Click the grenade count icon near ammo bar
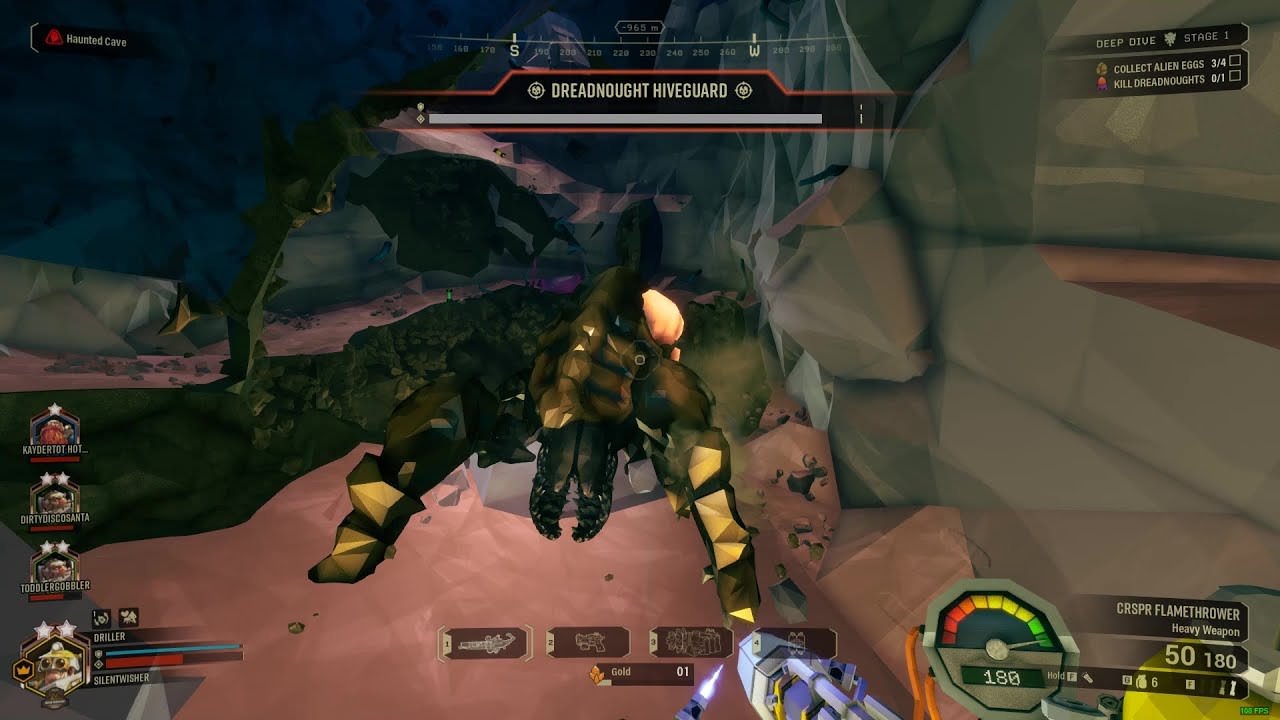Viewport: 1280px width, 720px height. pyautogui.click(x=1142, y=682)
